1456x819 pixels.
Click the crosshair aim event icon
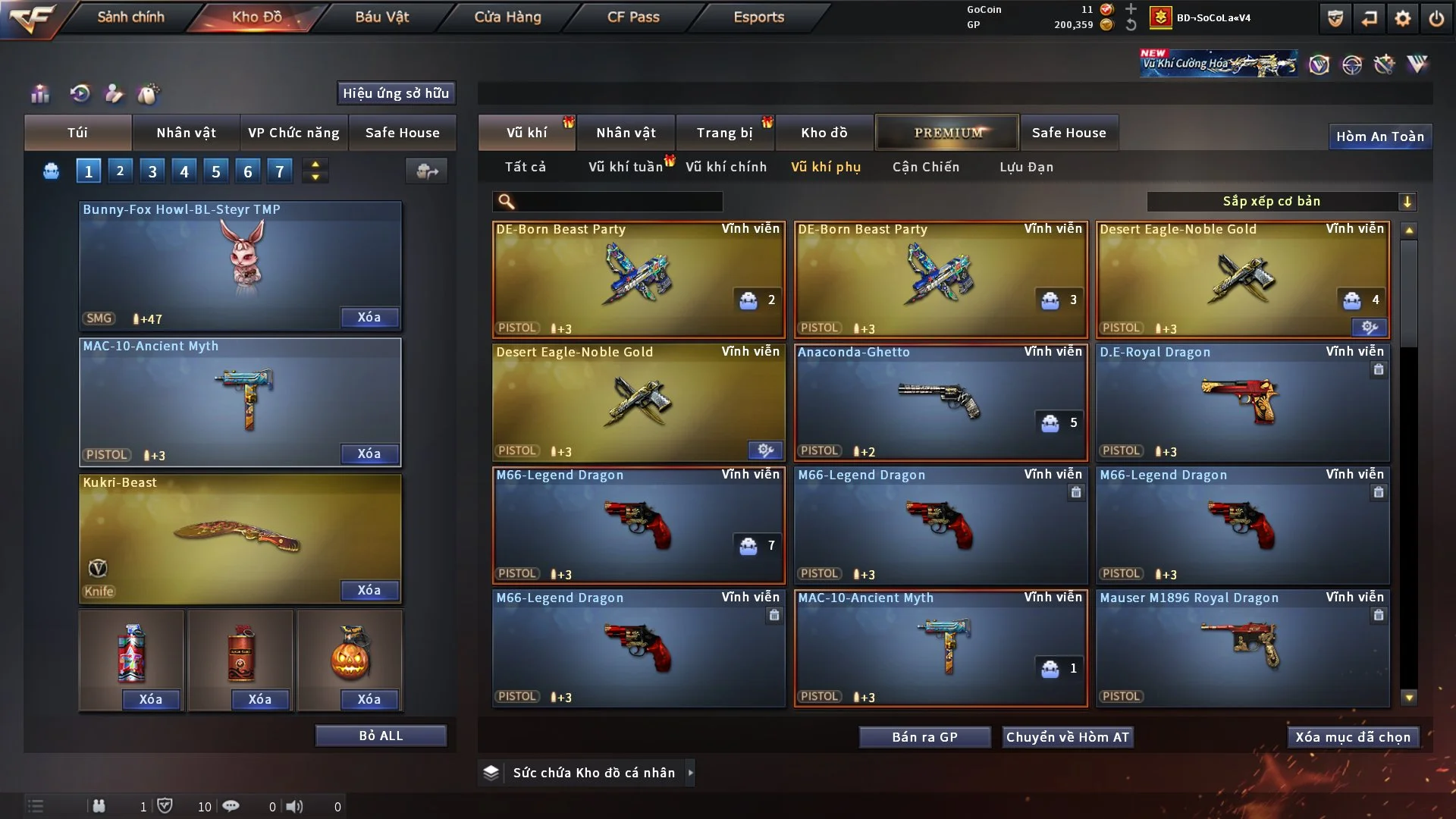pyautogui.click(x=1354, y=64)
